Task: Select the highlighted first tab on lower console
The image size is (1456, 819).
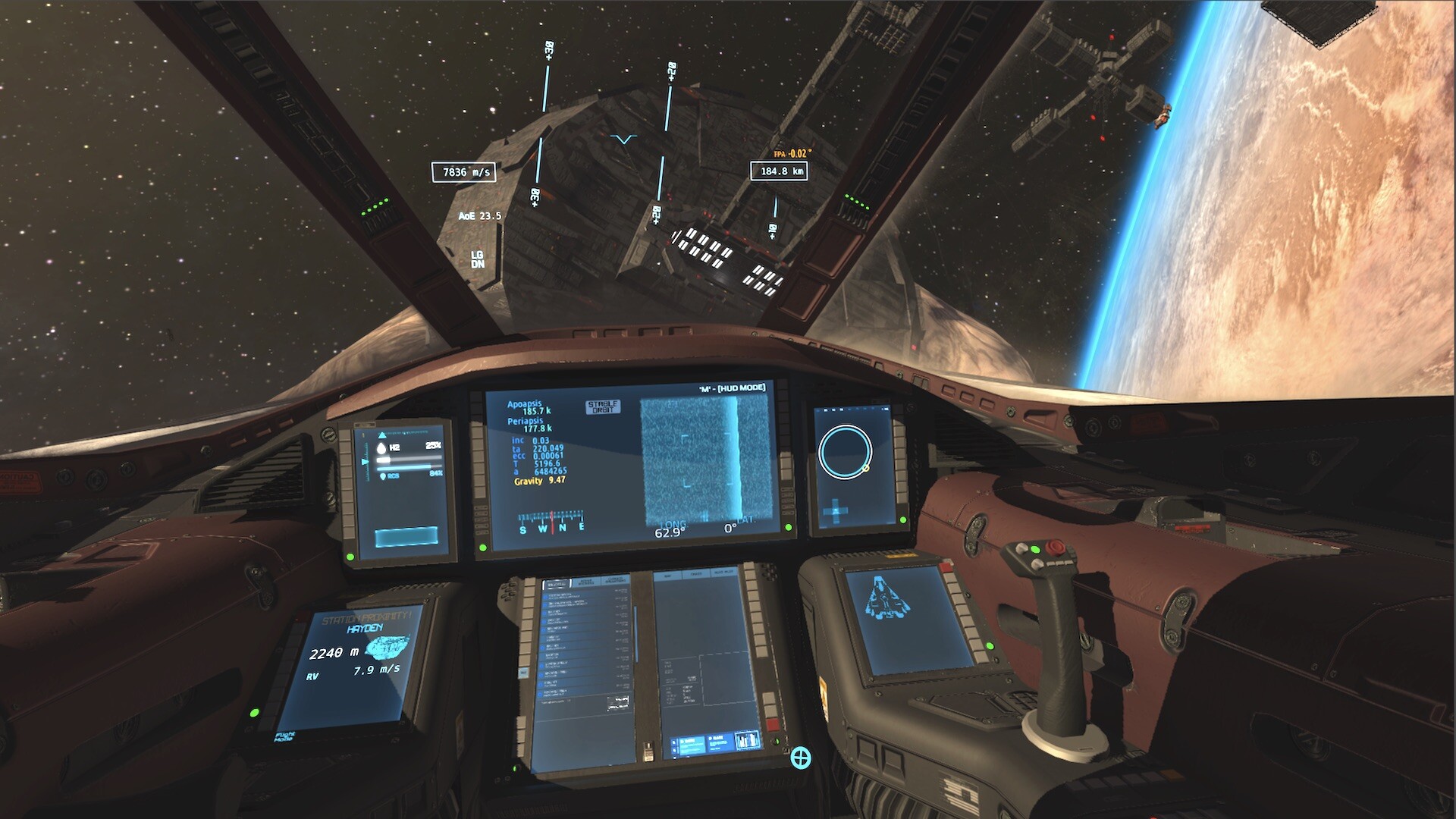Action: [x=557, y=583]
